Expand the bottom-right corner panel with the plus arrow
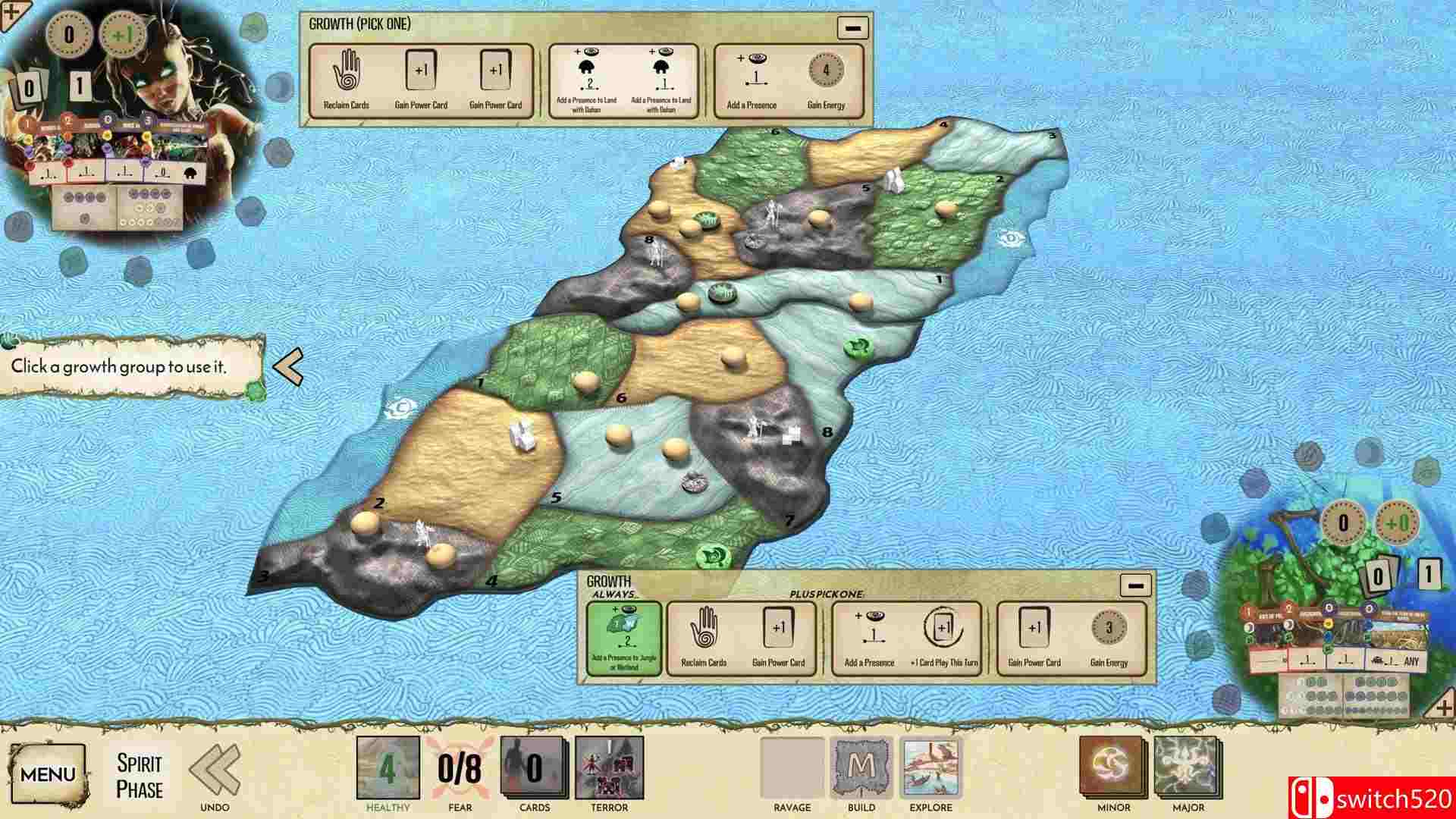This screenshot has width=1456, height=819. pyautogui.click(x=1443, y=707)
